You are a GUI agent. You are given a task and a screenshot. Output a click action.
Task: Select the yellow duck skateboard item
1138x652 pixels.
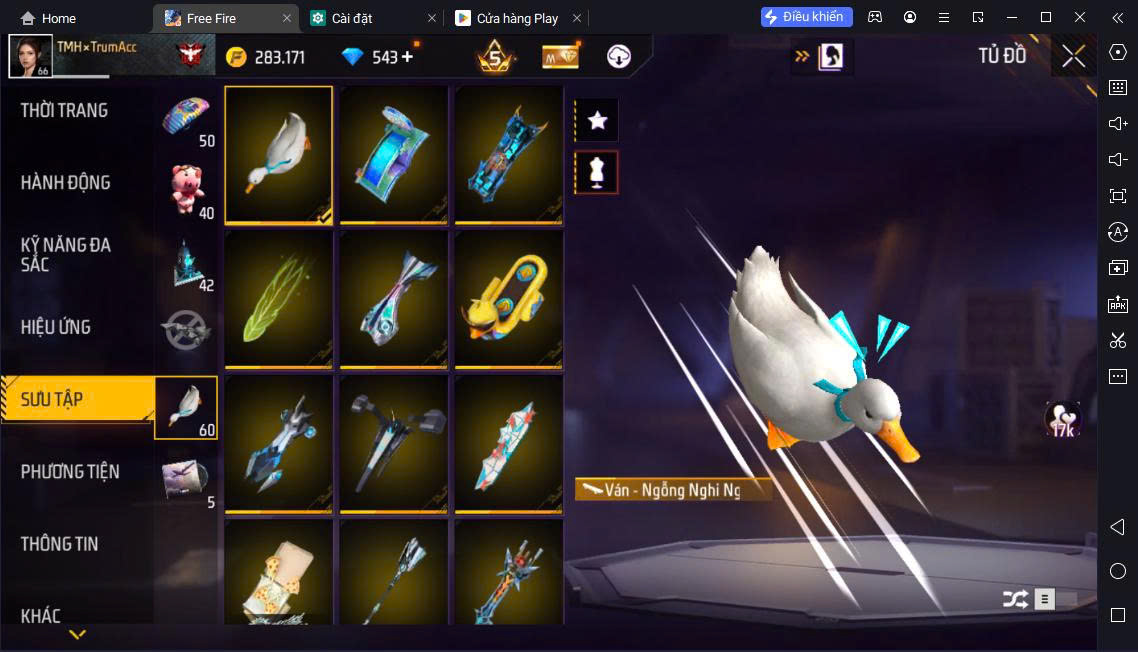pyautogui.click(x=509, y=299)
